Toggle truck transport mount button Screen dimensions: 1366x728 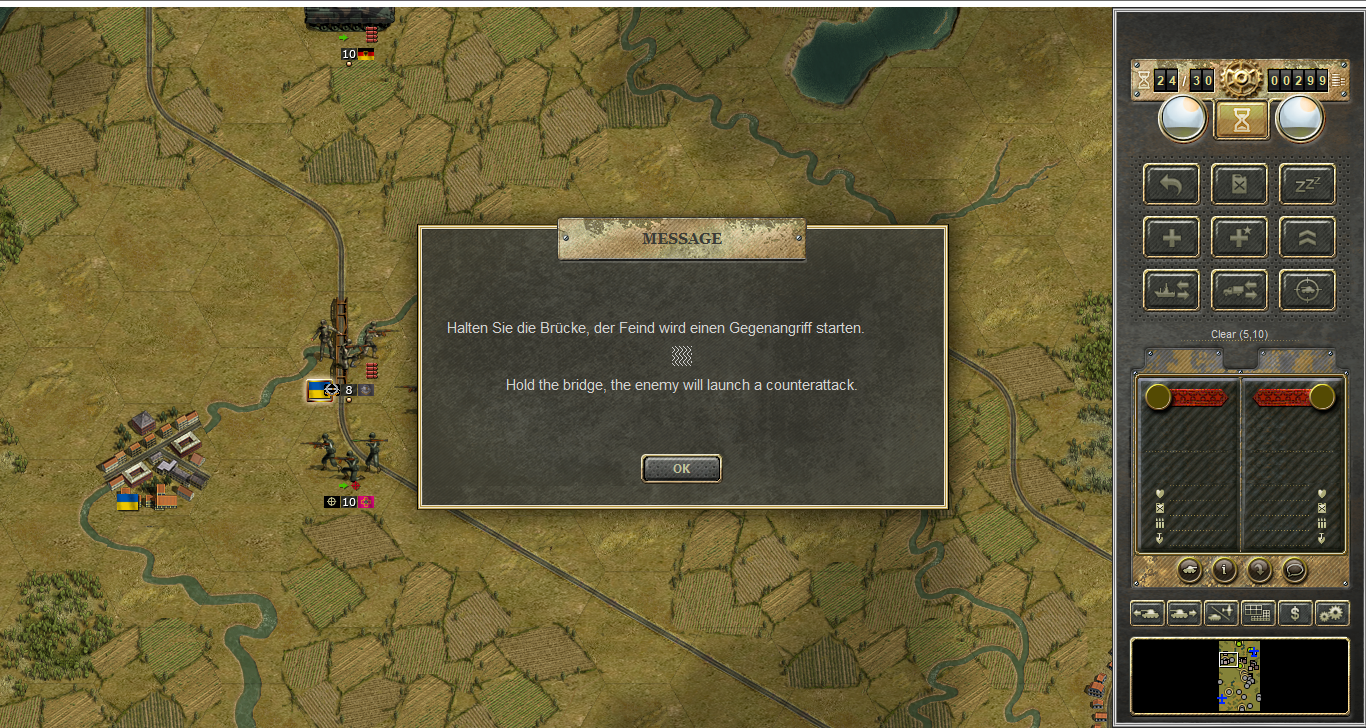pos(1239,290)
